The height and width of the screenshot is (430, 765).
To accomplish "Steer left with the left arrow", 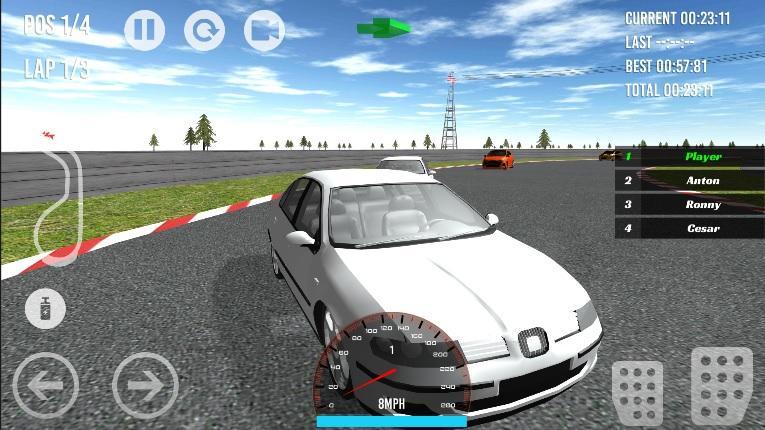I will coord(45,384).
